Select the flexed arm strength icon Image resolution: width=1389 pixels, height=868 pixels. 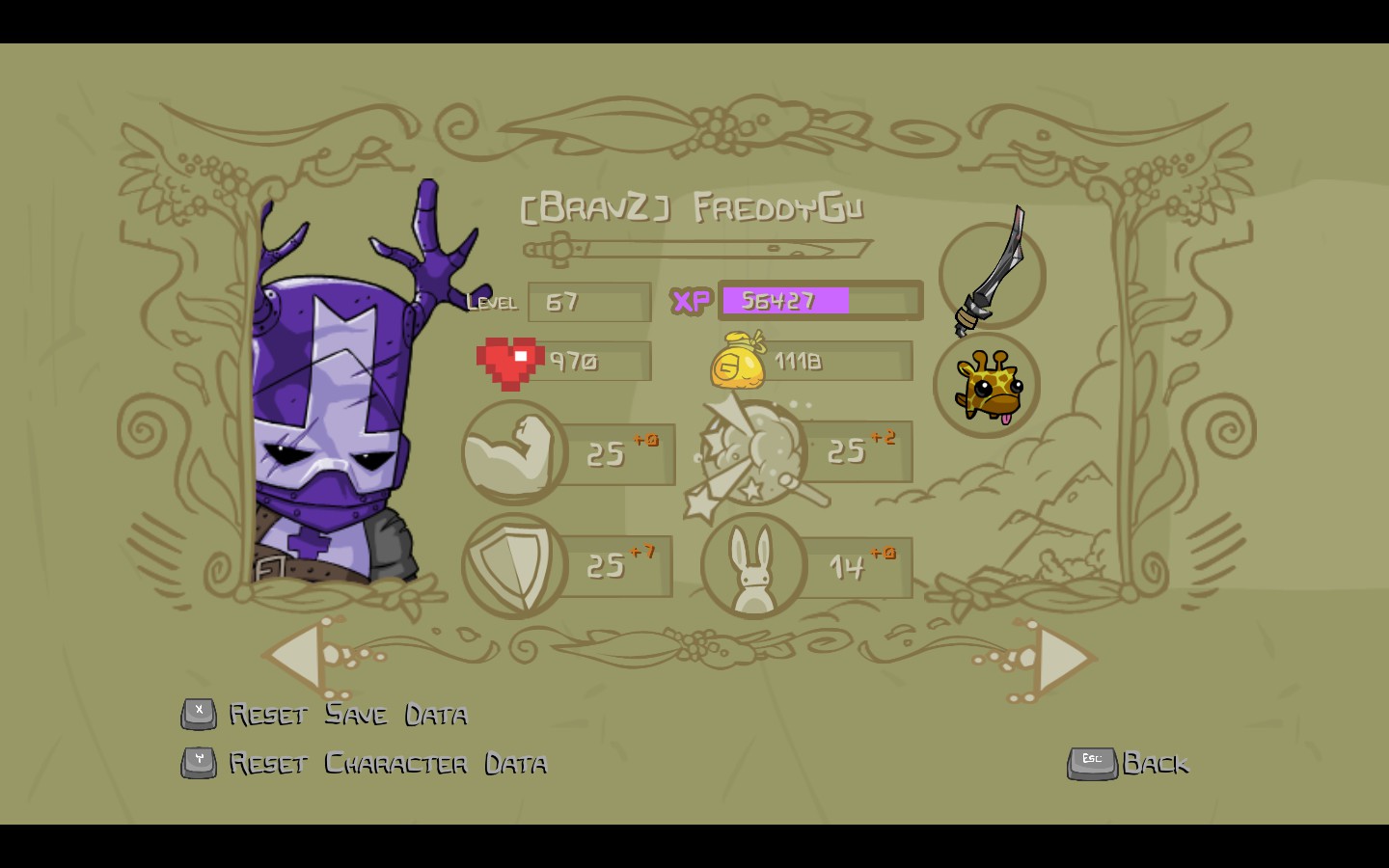(513, 451)
